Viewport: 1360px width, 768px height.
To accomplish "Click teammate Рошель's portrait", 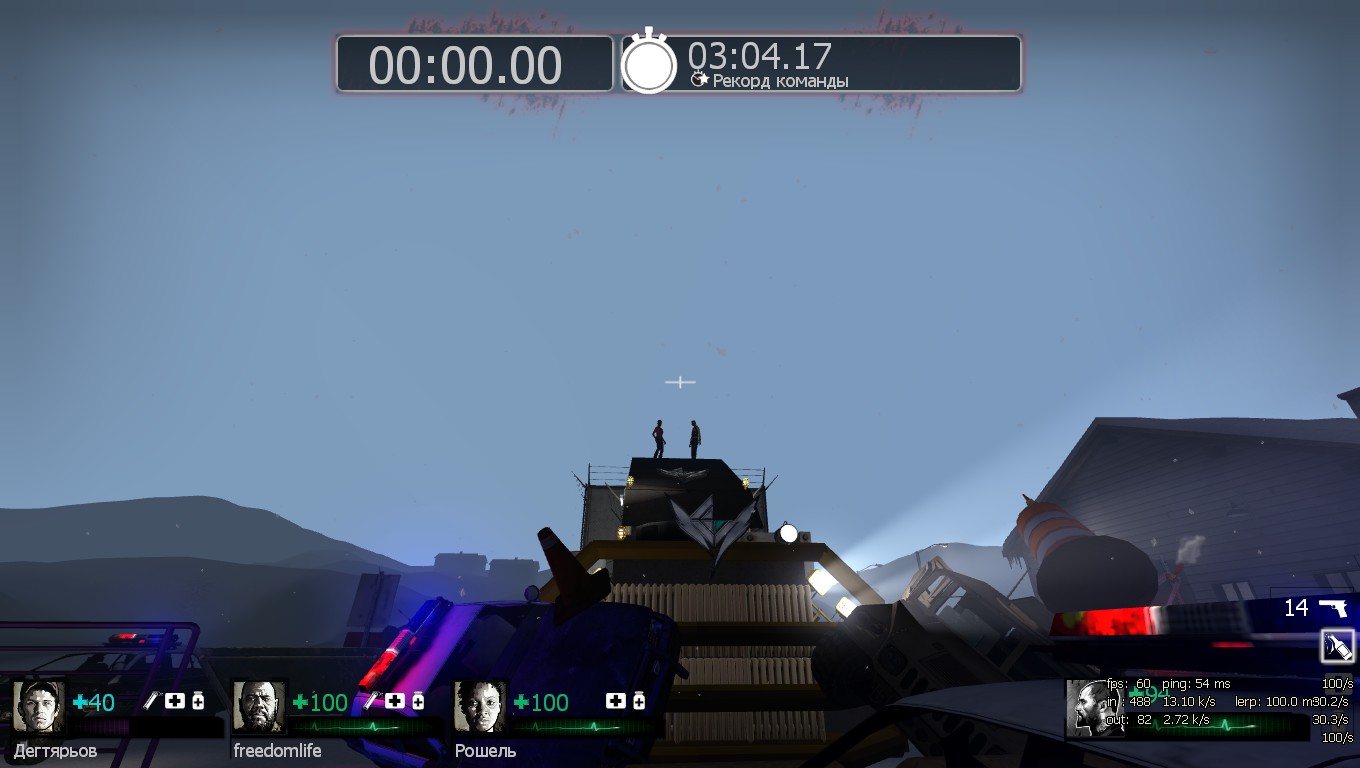I will (x=480, y=706).
